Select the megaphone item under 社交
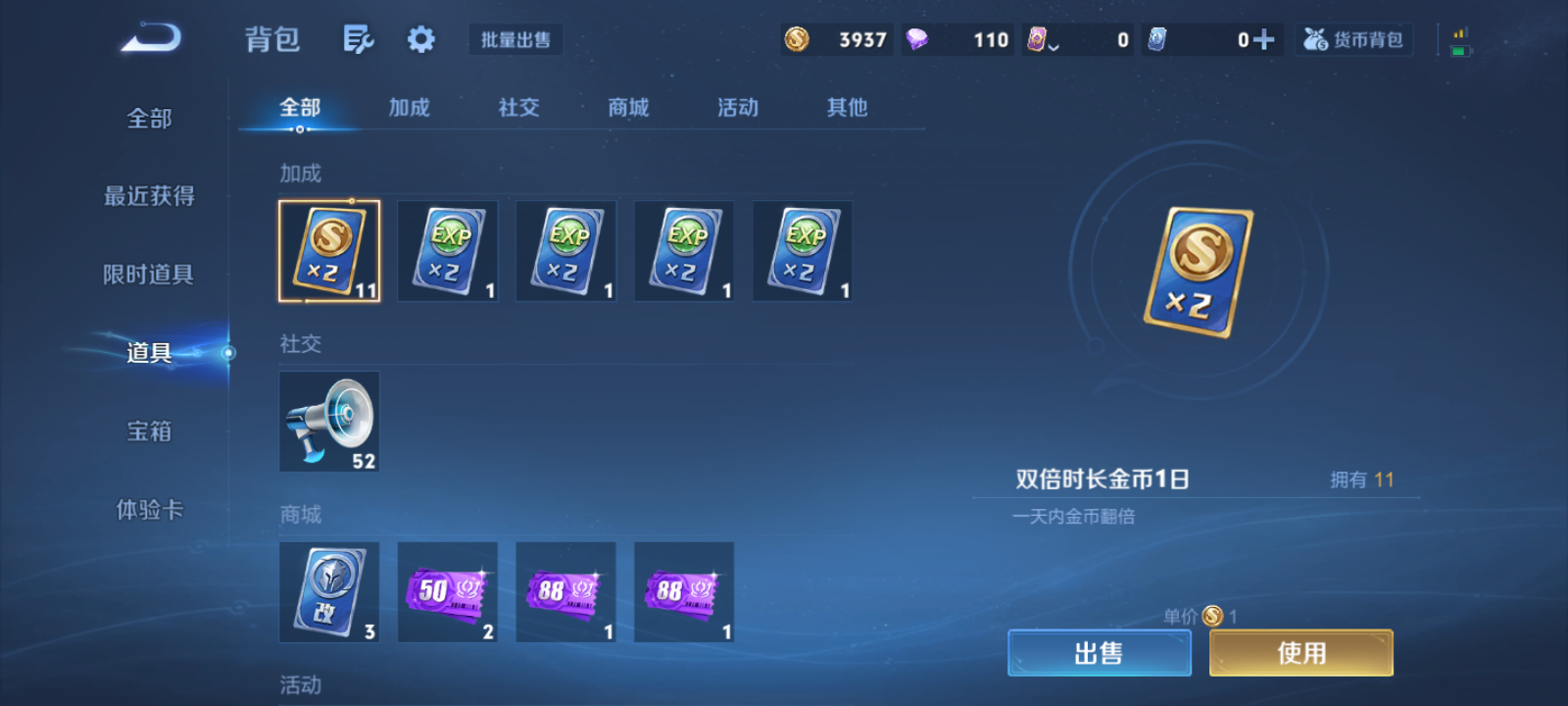Viewport: 1568px width, 706px height. pyautogui.click(x=329, y=423)
